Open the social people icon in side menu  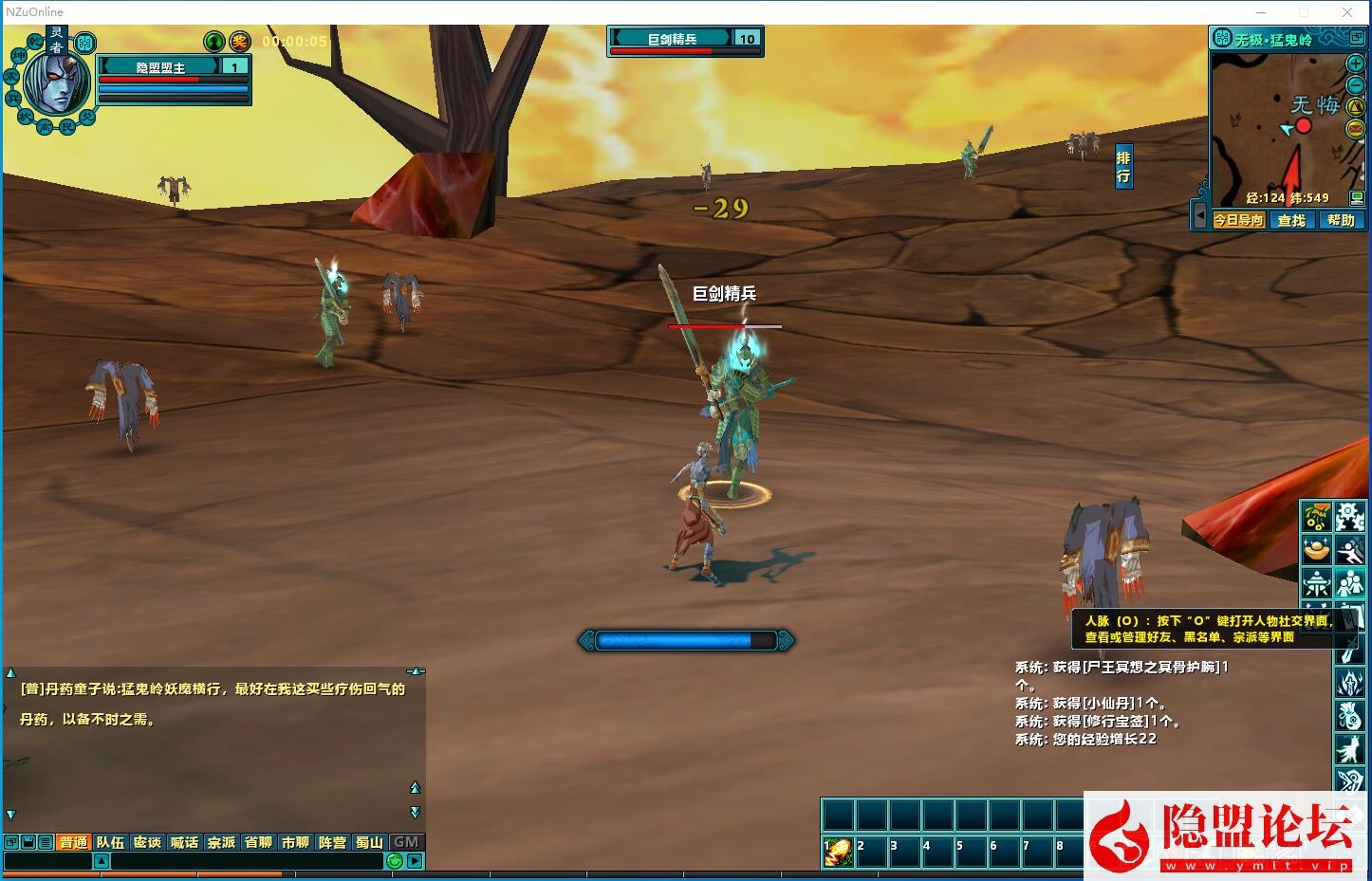(1350, 582)
